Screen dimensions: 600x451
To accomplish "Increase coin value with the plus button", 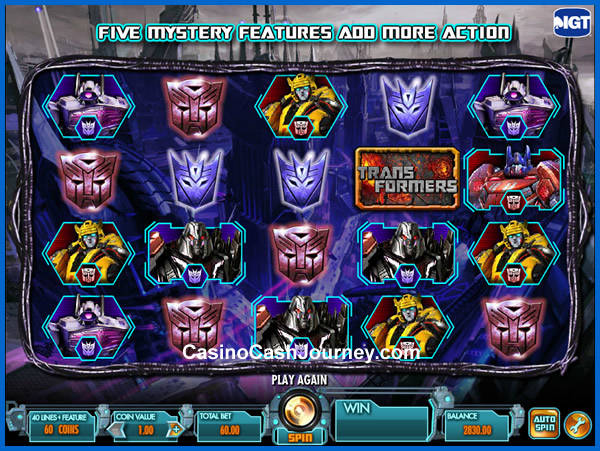I will [x=178, y=429].
